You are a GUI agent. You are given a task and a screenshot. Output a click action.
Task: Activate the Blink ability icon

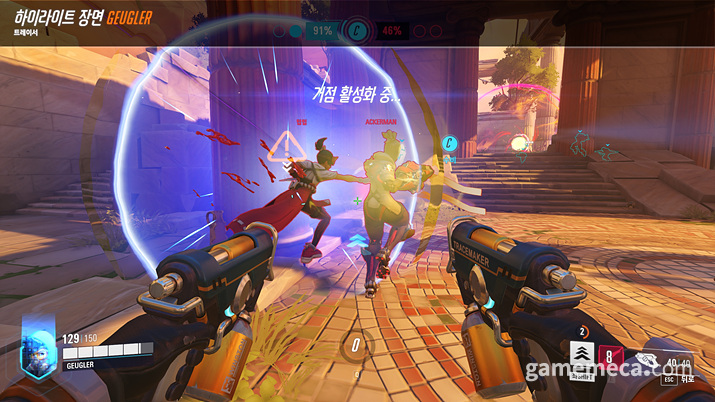coord(580,352)
